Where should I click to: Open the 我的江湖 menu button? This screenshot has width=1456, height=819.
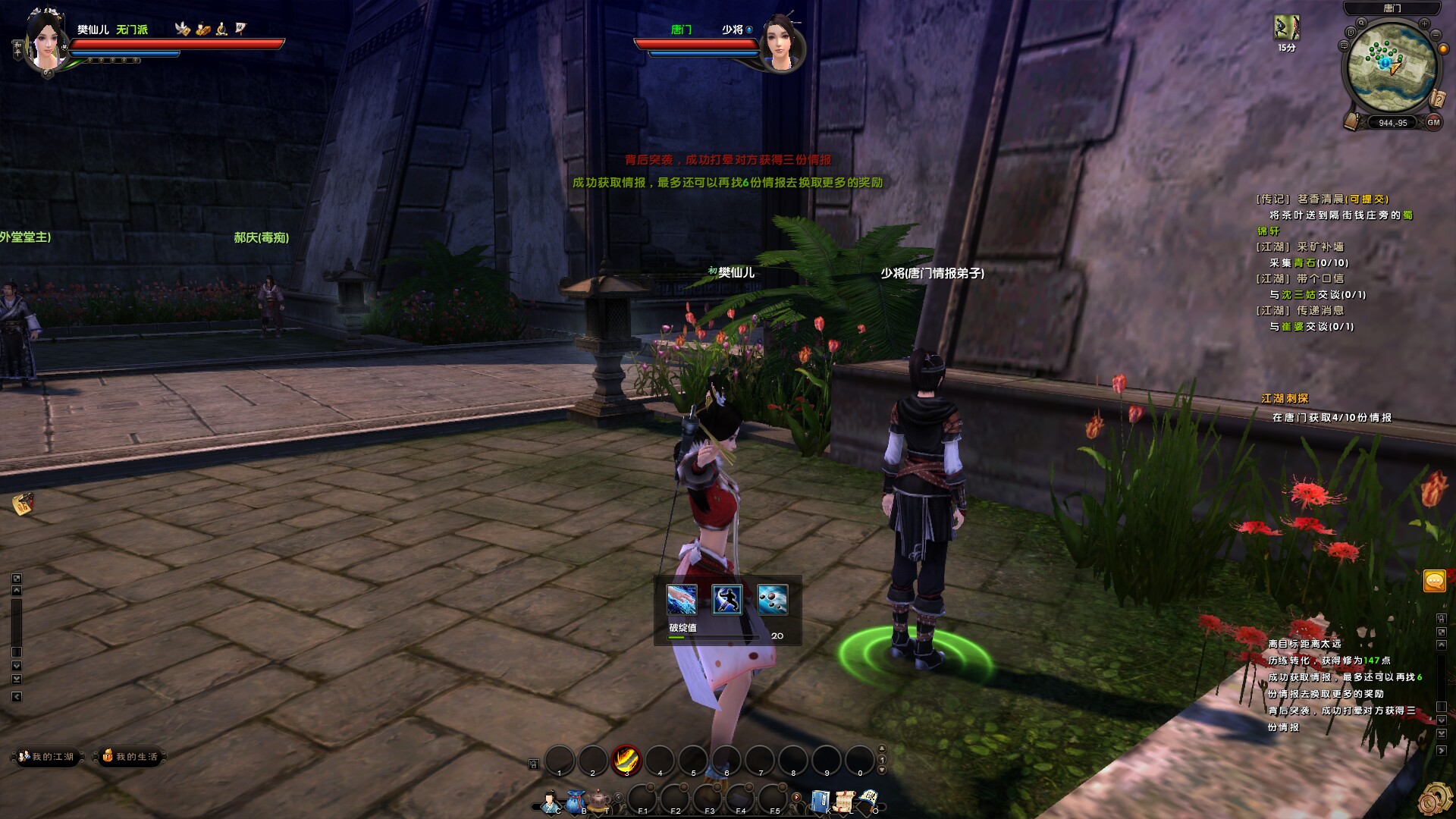47,757
